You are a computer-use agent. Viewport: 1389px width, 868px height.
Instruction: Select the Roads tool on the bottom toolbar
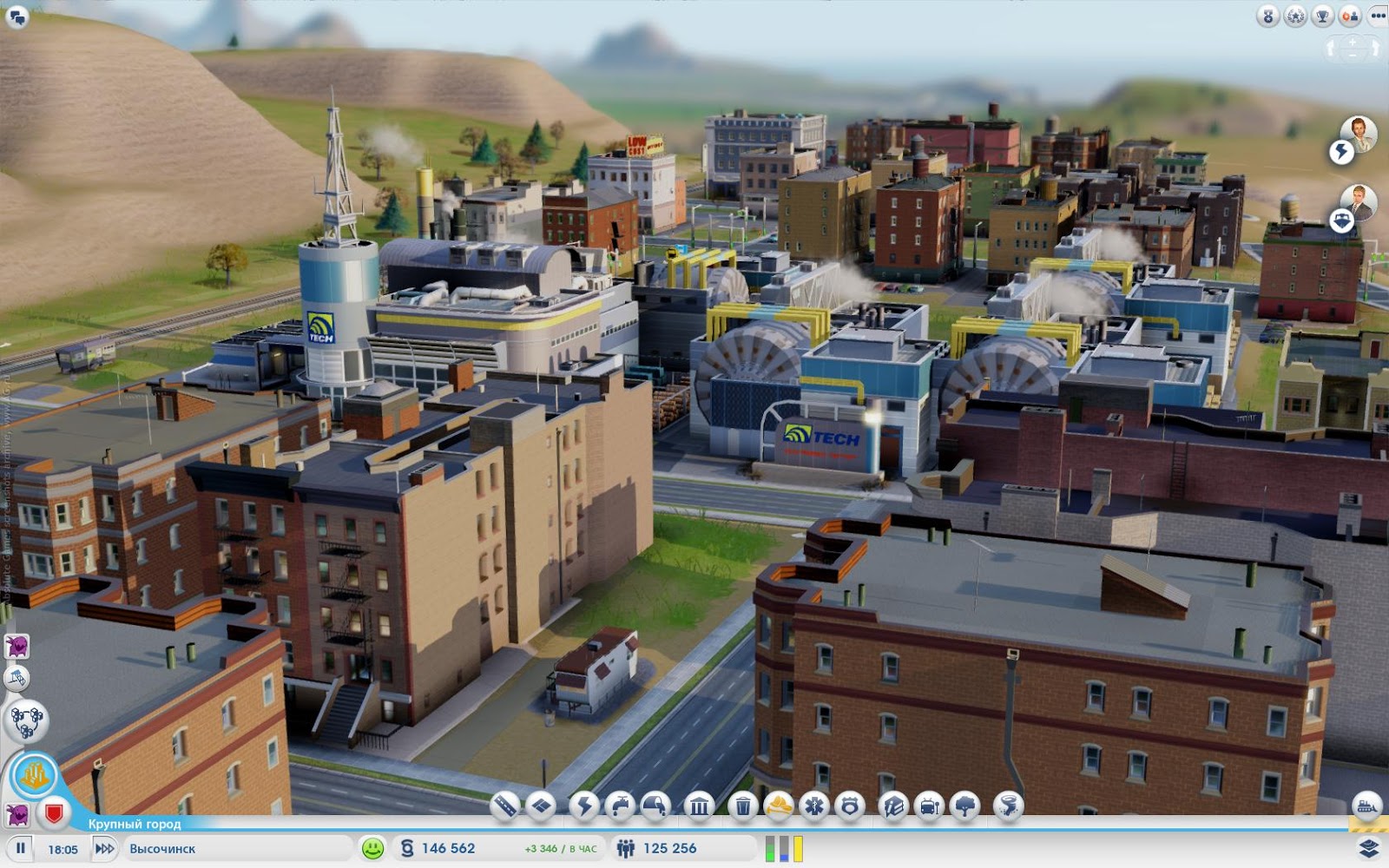(504, 806)
